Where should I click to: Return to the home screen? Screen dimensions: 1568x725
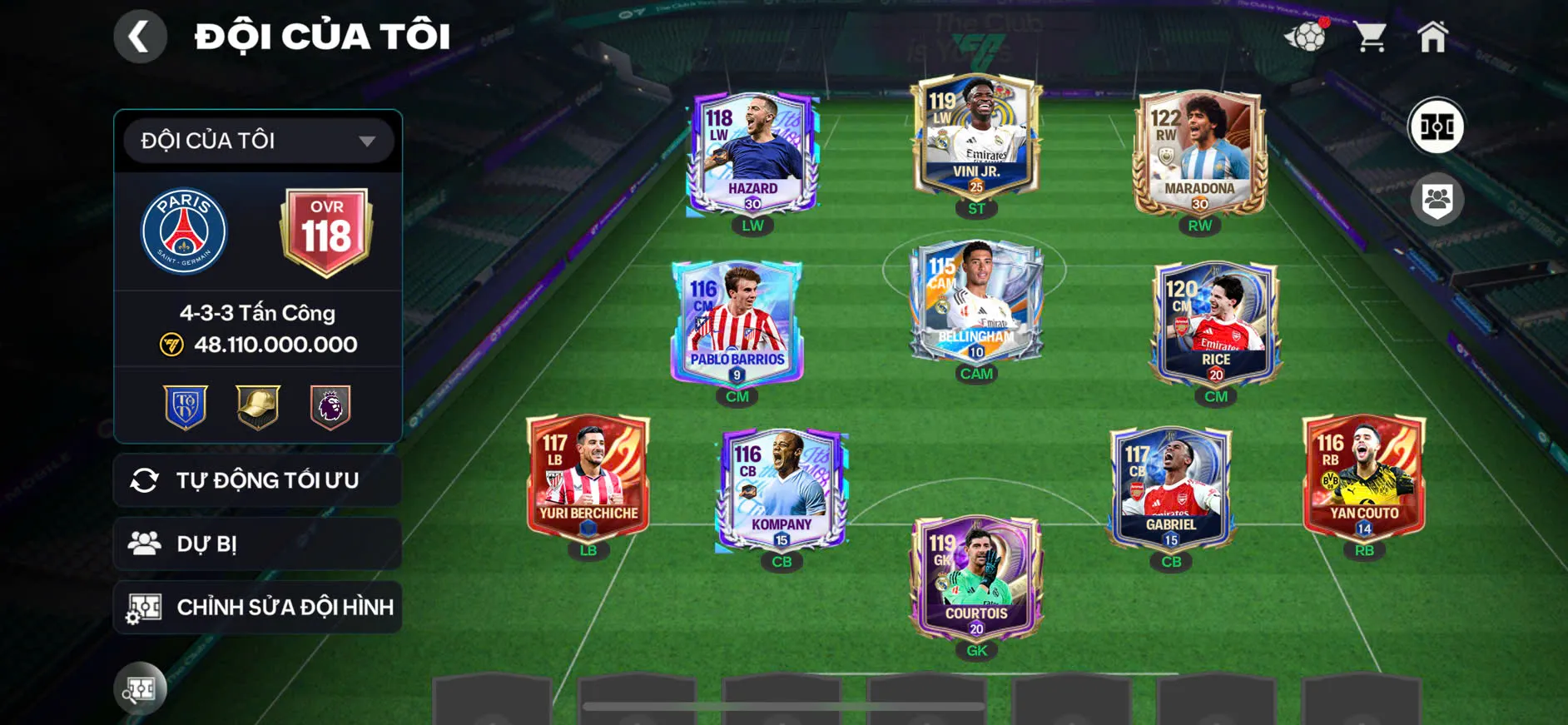(1432, 37)
